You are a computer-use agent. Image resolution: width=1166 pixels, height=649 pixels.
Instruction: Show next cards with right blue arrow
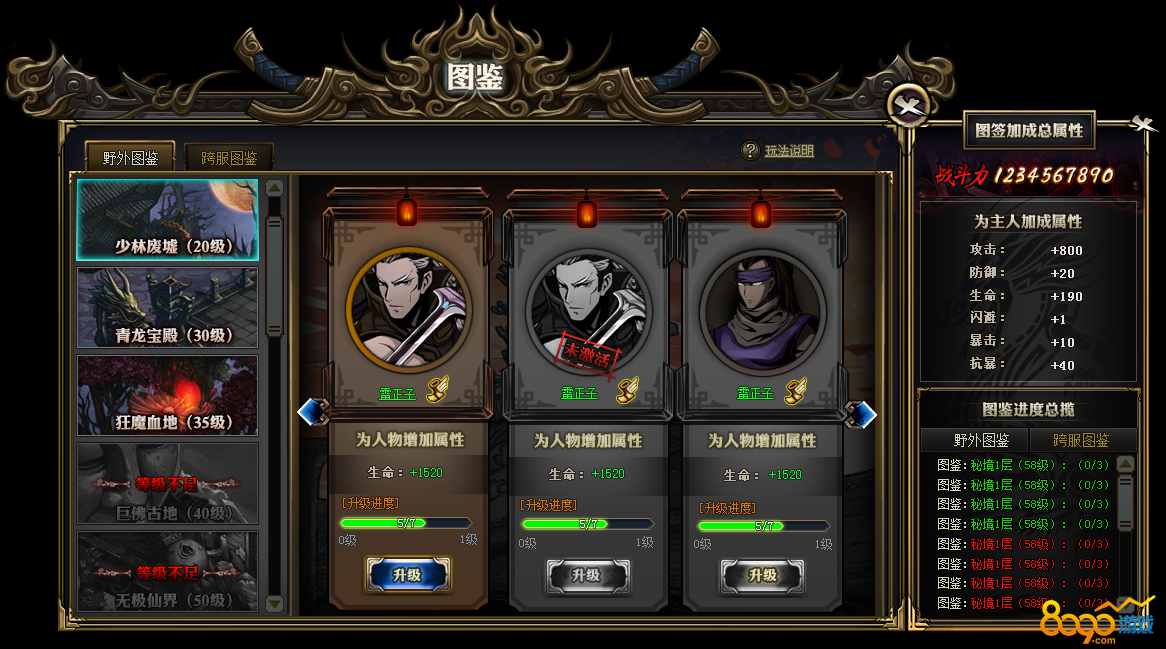[863, 413]
